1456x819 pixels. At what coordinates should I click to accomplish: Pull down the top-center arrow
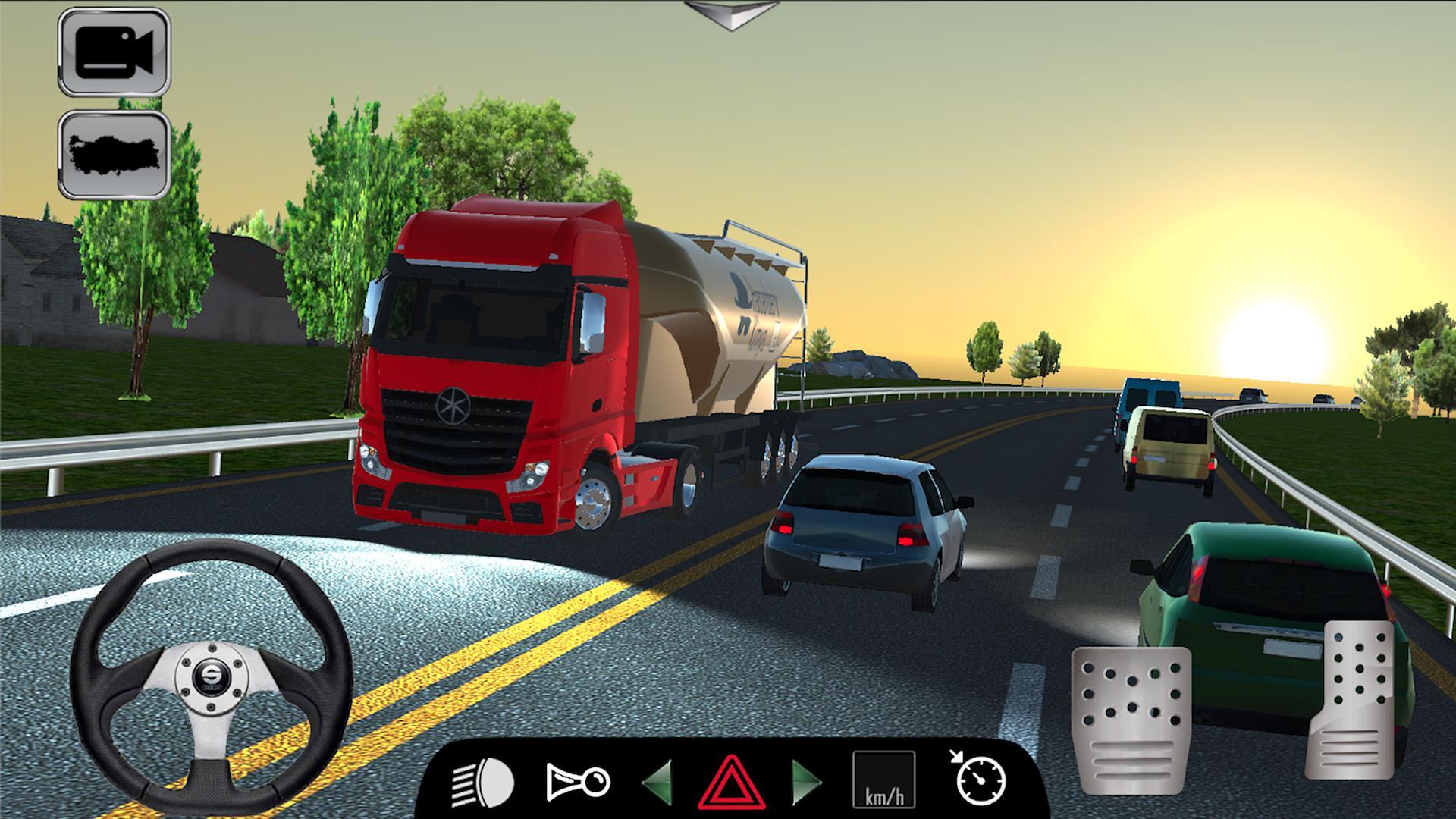tap(730, 14)
